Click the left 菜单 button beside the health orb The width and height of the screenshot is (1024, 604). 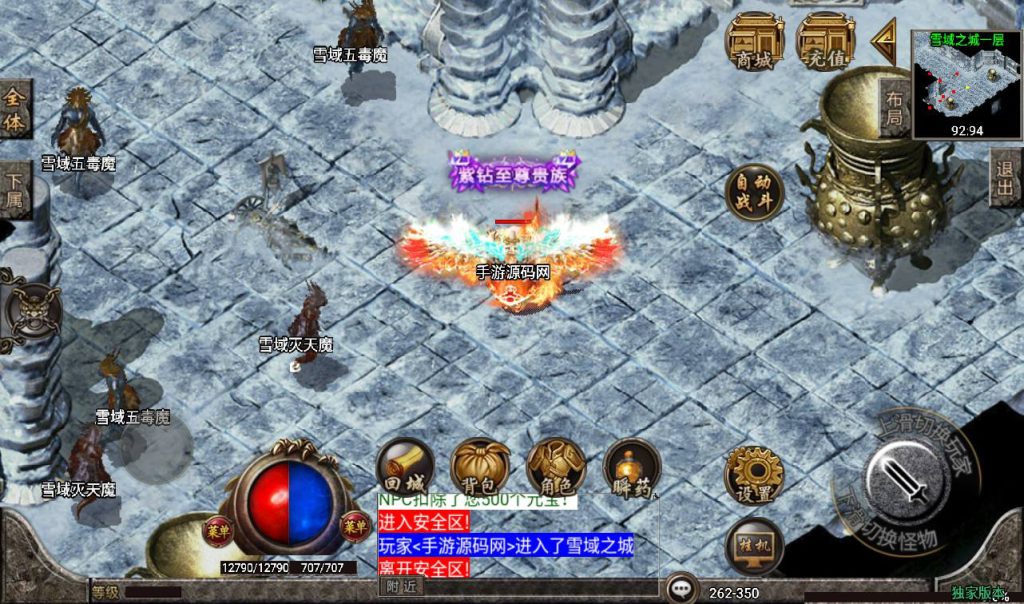[x=218, y=527]
